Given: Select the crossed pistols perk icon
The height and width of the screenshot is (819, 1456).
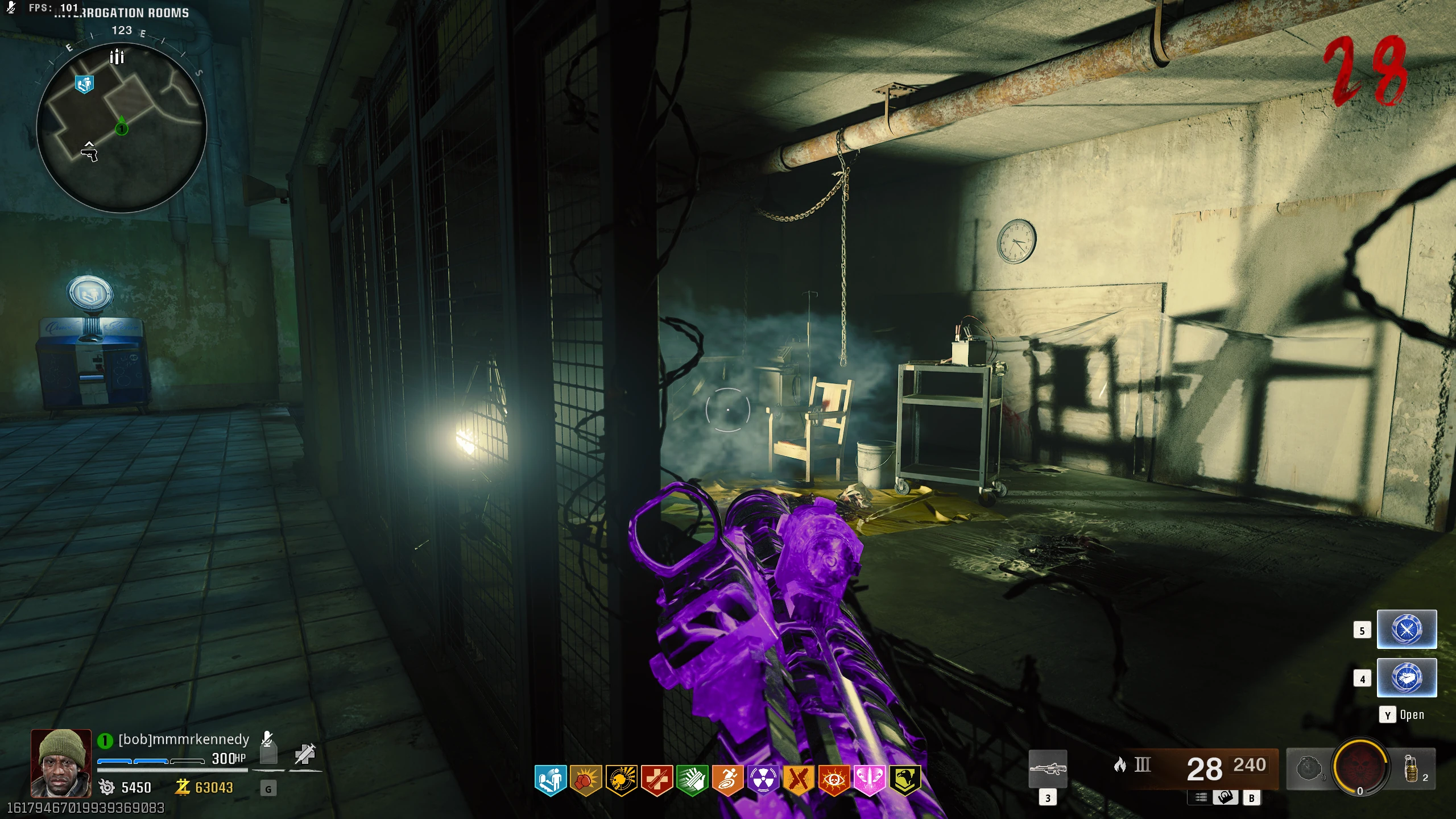Looking at the screenshot, I should click(x=799, y=780).
